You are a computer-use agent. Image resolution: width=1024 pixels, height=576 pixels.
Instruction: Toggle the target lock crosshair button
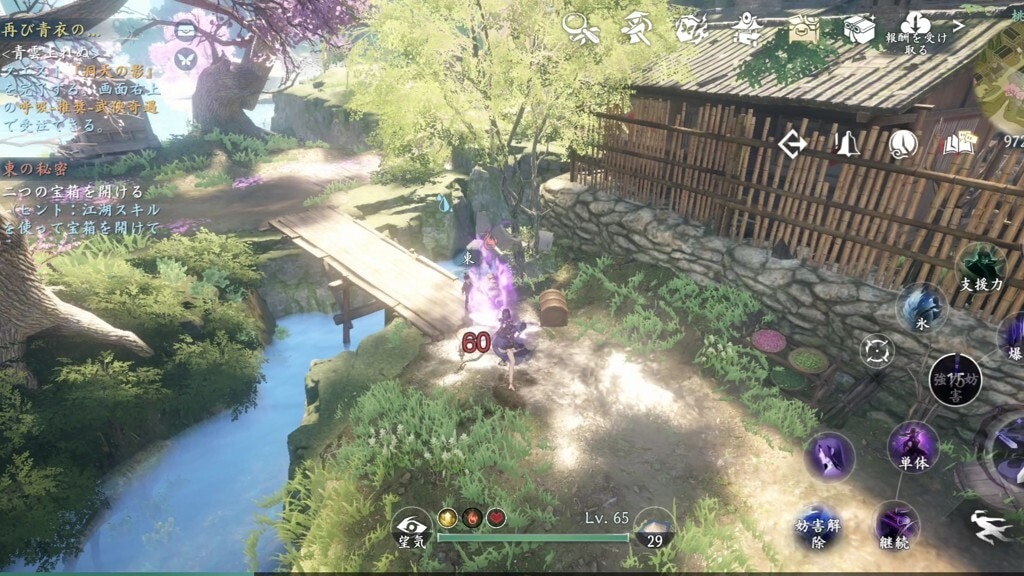tap(877, 351)
